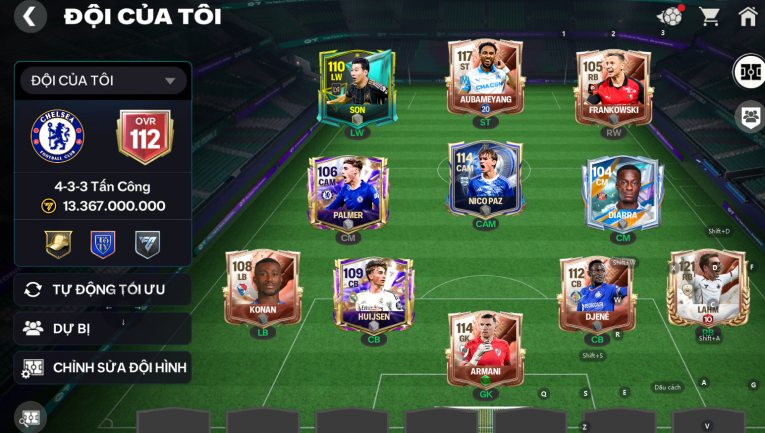The image size is (765, 433).
Task: Open the Dự Bị substitutes list
Action: pyautogui.click(x=103, y=328)
